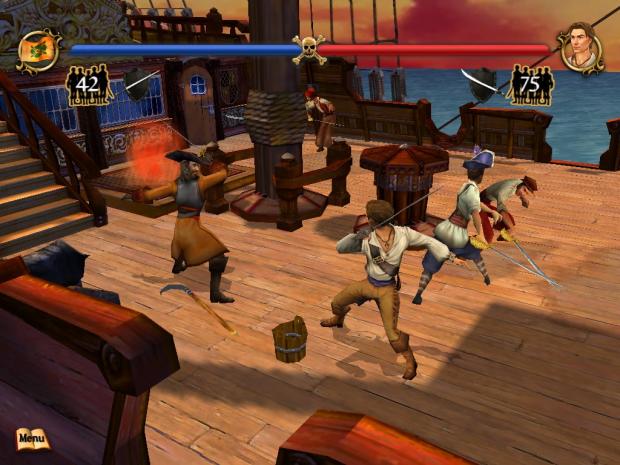Click the player captain portrait

click(x=580, y=49)
